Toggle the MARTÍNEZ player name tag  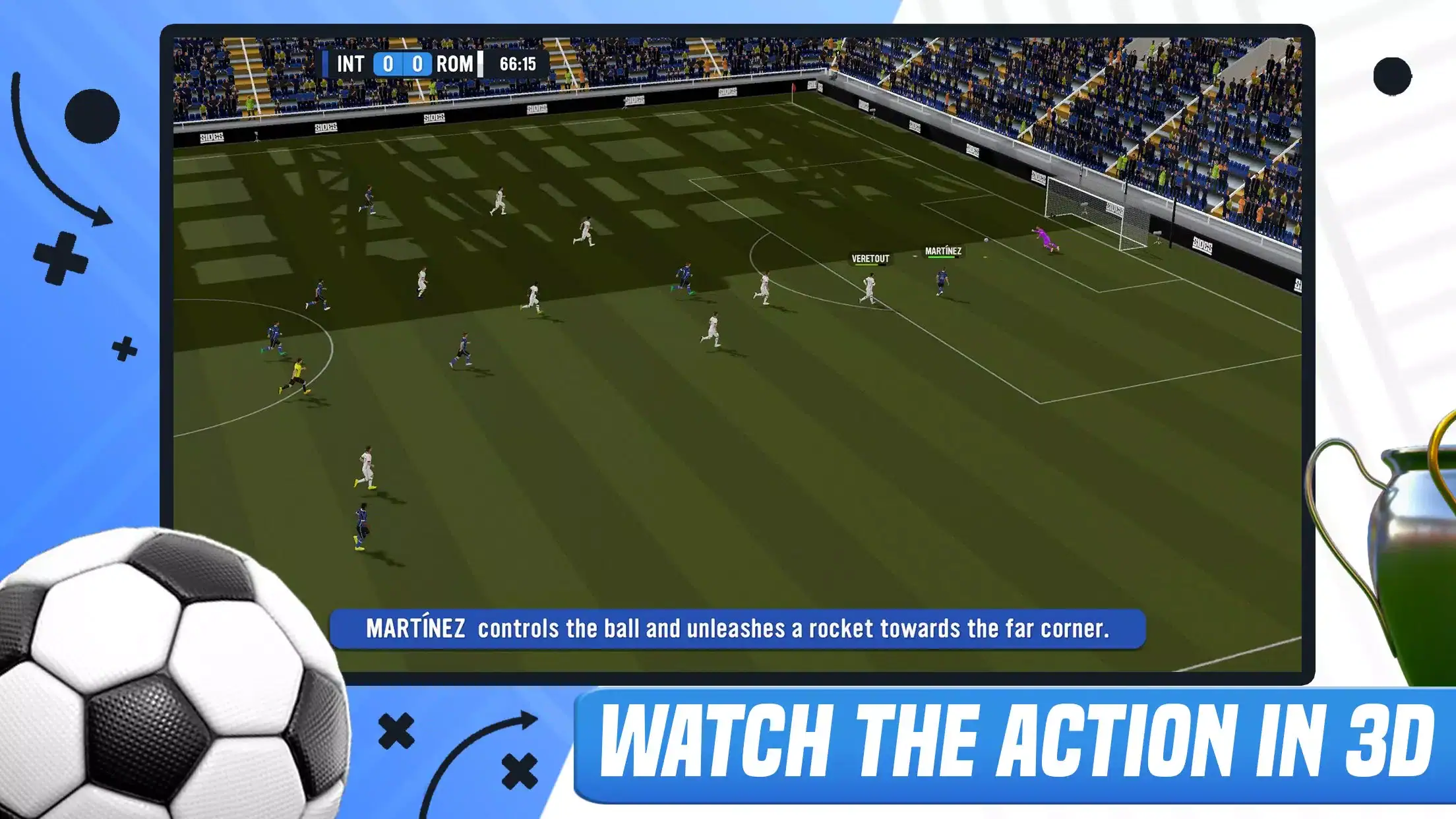click(944, 251)
